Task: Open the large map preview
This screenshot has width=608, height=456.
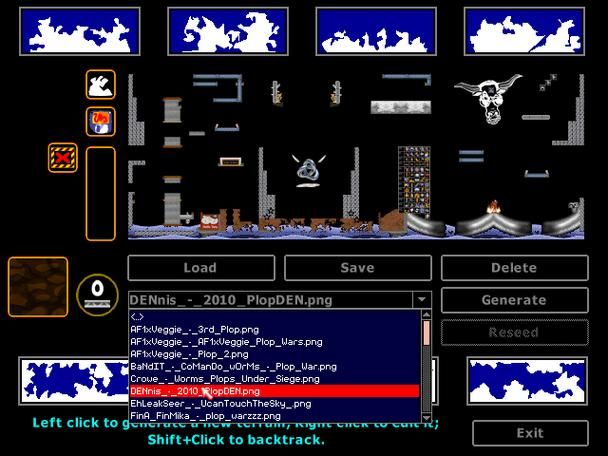Action: click(x=356, y=156)
